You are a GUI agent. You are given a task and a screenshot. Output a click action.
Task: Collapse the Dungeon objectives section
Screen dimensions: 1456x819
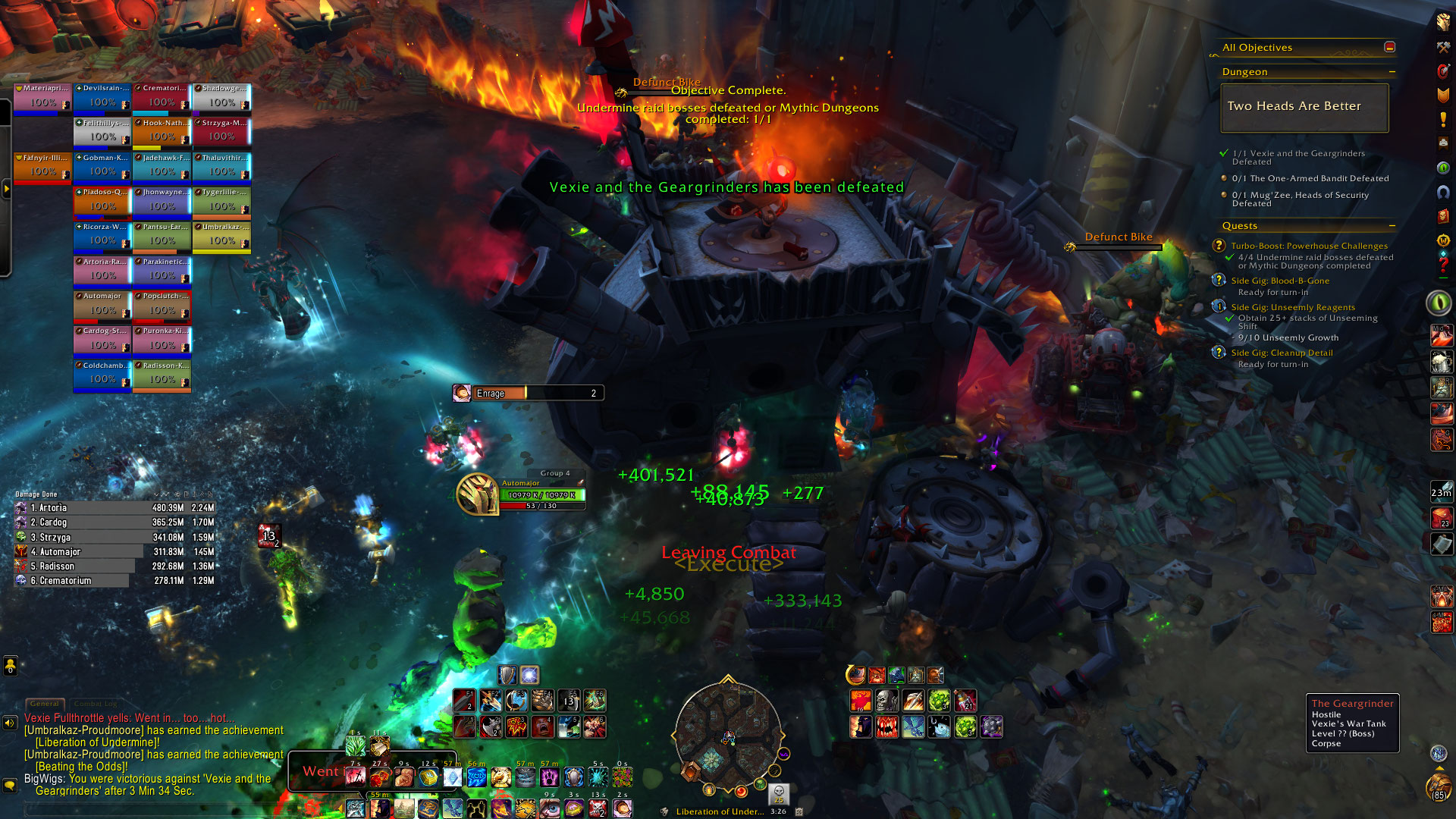pyautogui.click(x=1392, y=72)
